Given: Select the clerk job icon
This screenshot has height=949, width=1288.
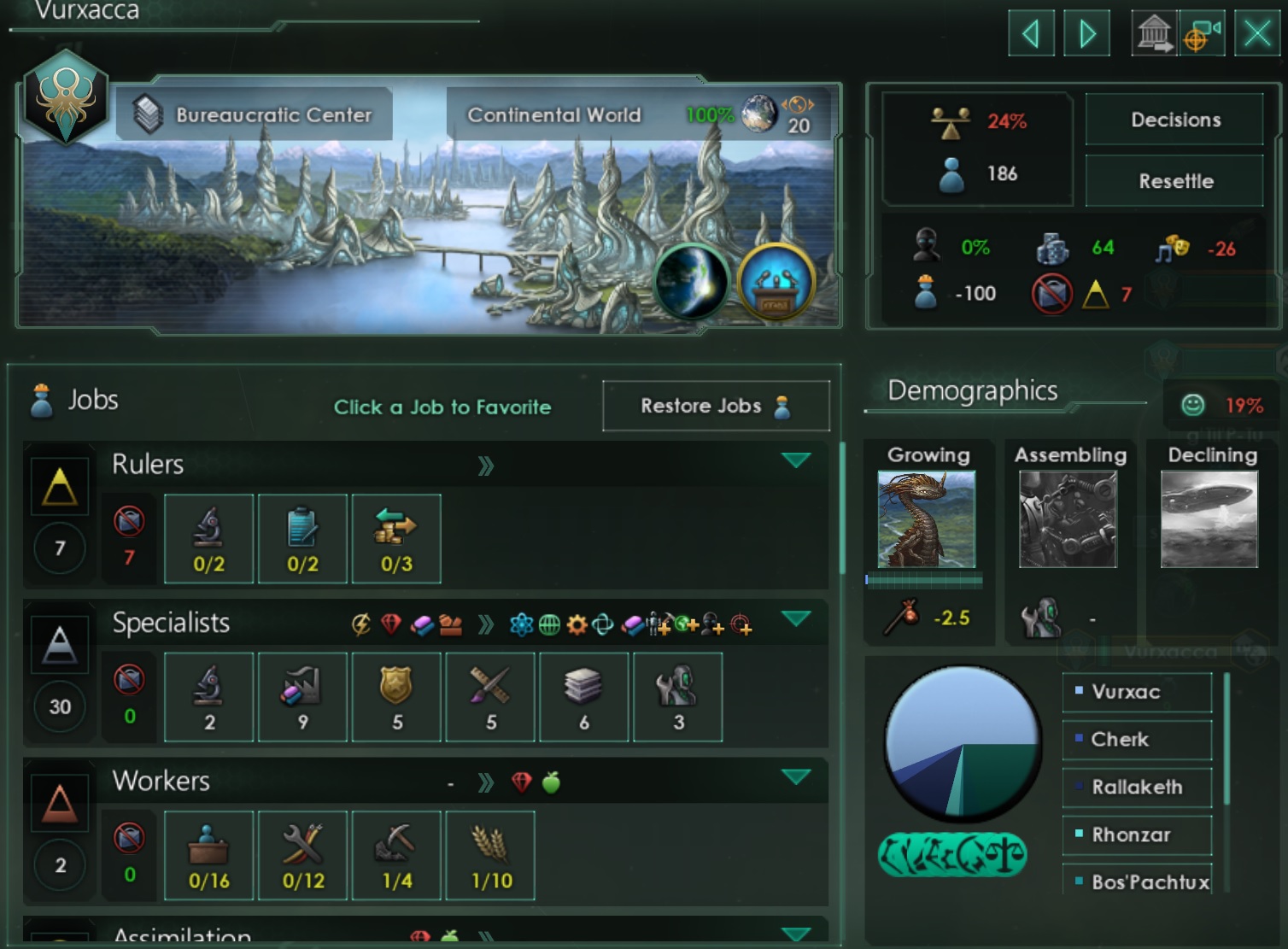Looking at the screenshot, I should point(209,854).
